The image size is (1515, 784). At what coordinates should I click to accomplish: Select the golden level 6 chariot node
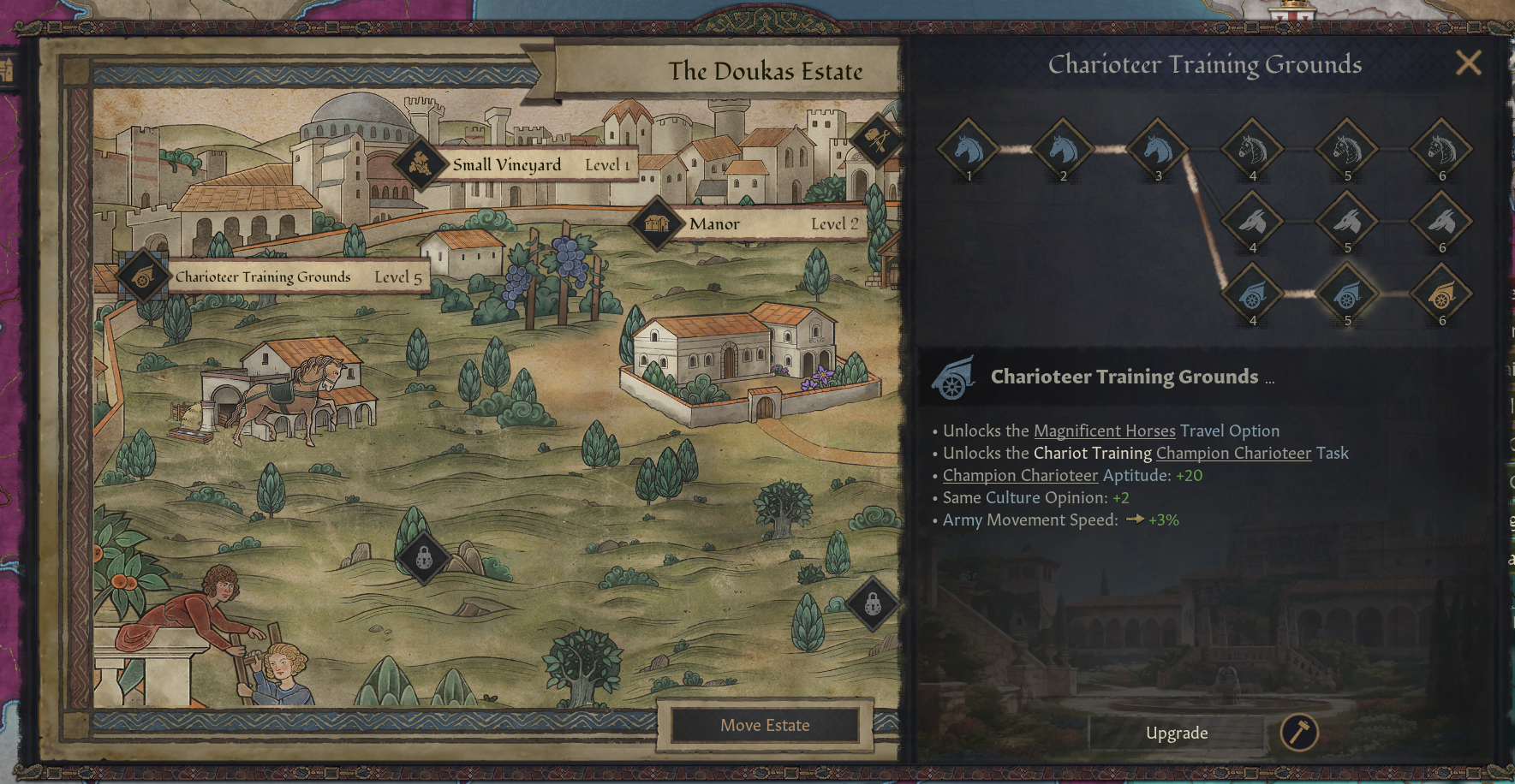point(1442,294)
